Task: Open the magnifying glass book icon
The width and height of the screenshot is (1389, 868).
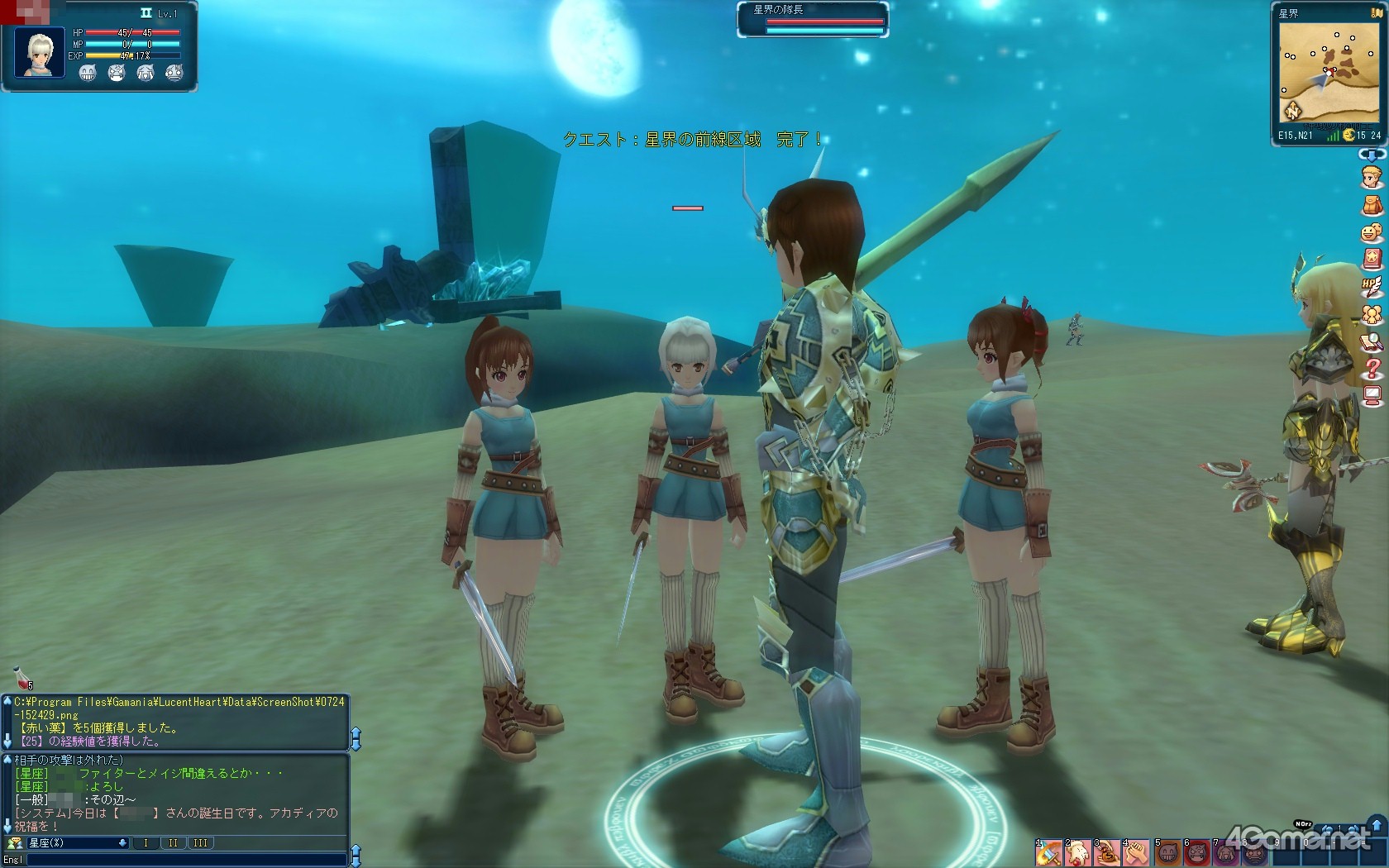Action: pyautogui.click(x=1372, y=341)
